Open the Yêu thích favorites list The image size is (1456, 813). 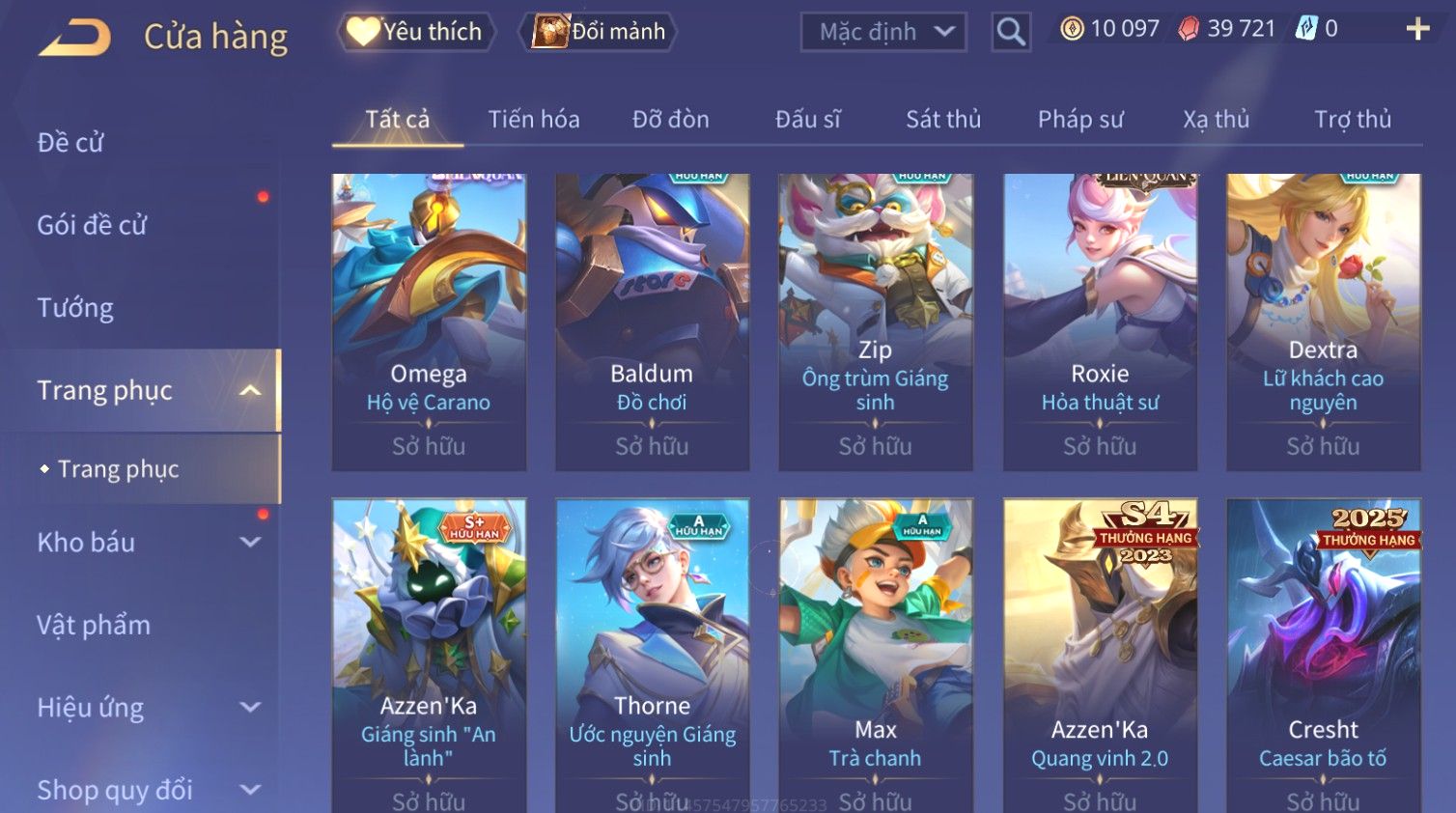coord(416,32)
